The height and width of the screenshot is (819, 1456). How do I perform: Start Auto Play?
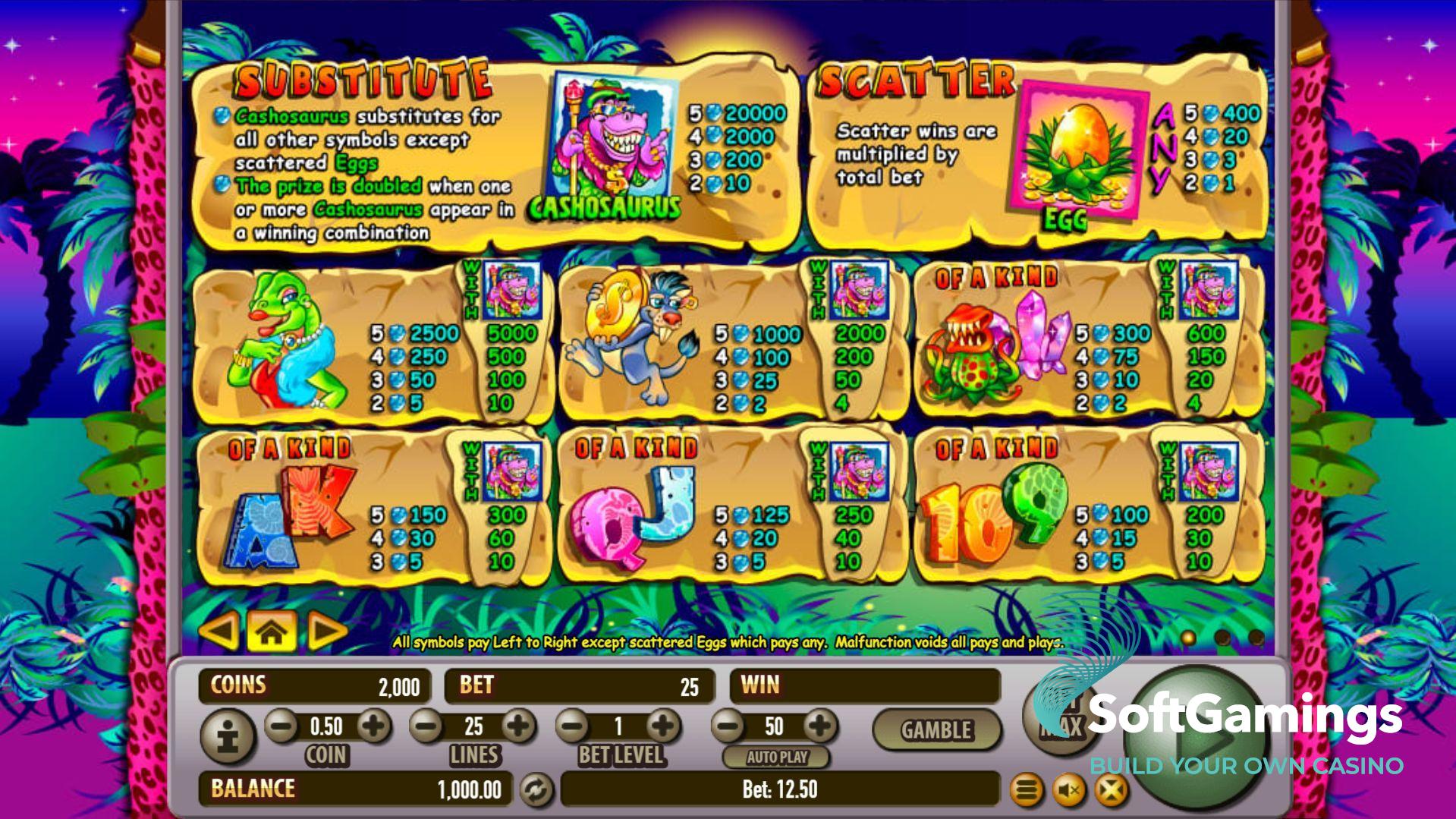pos(776,757)
